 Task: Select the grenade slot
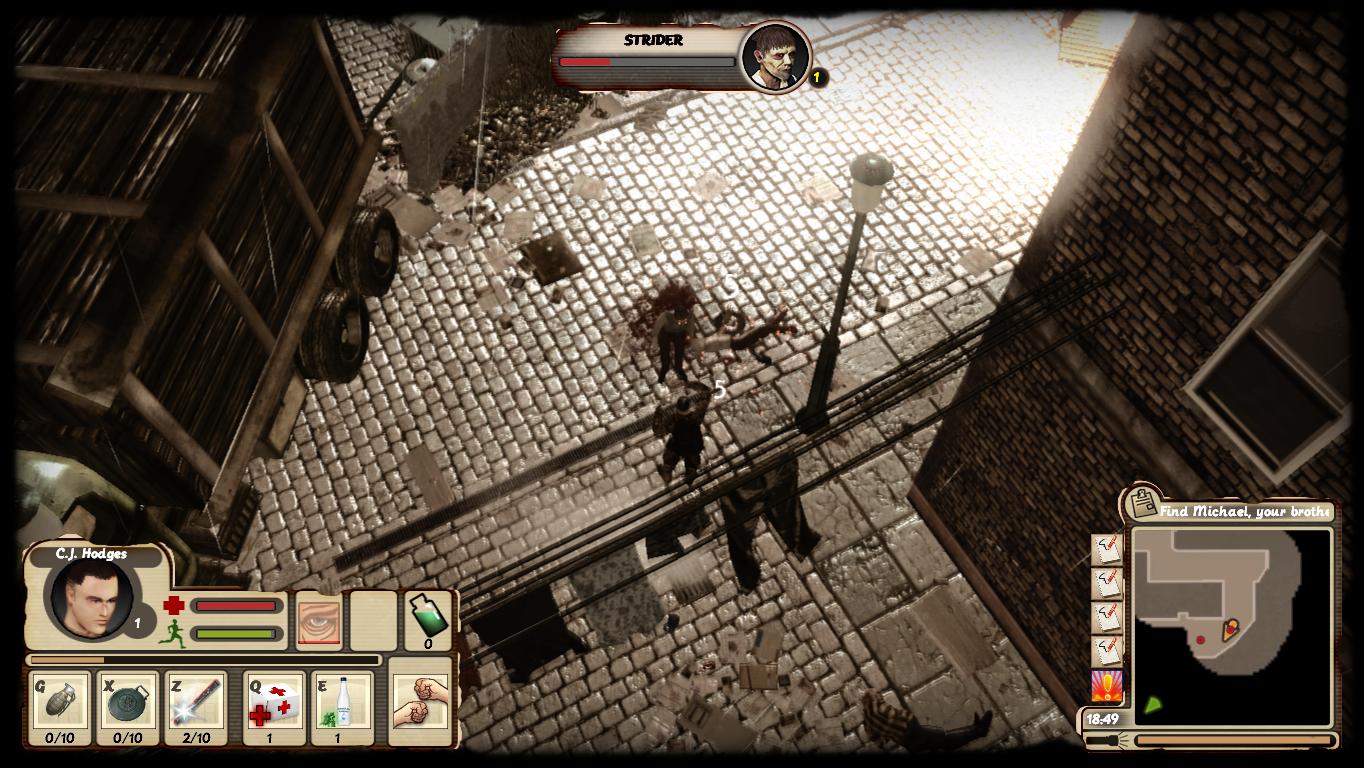pyautogui.click(x=60, y=707)
